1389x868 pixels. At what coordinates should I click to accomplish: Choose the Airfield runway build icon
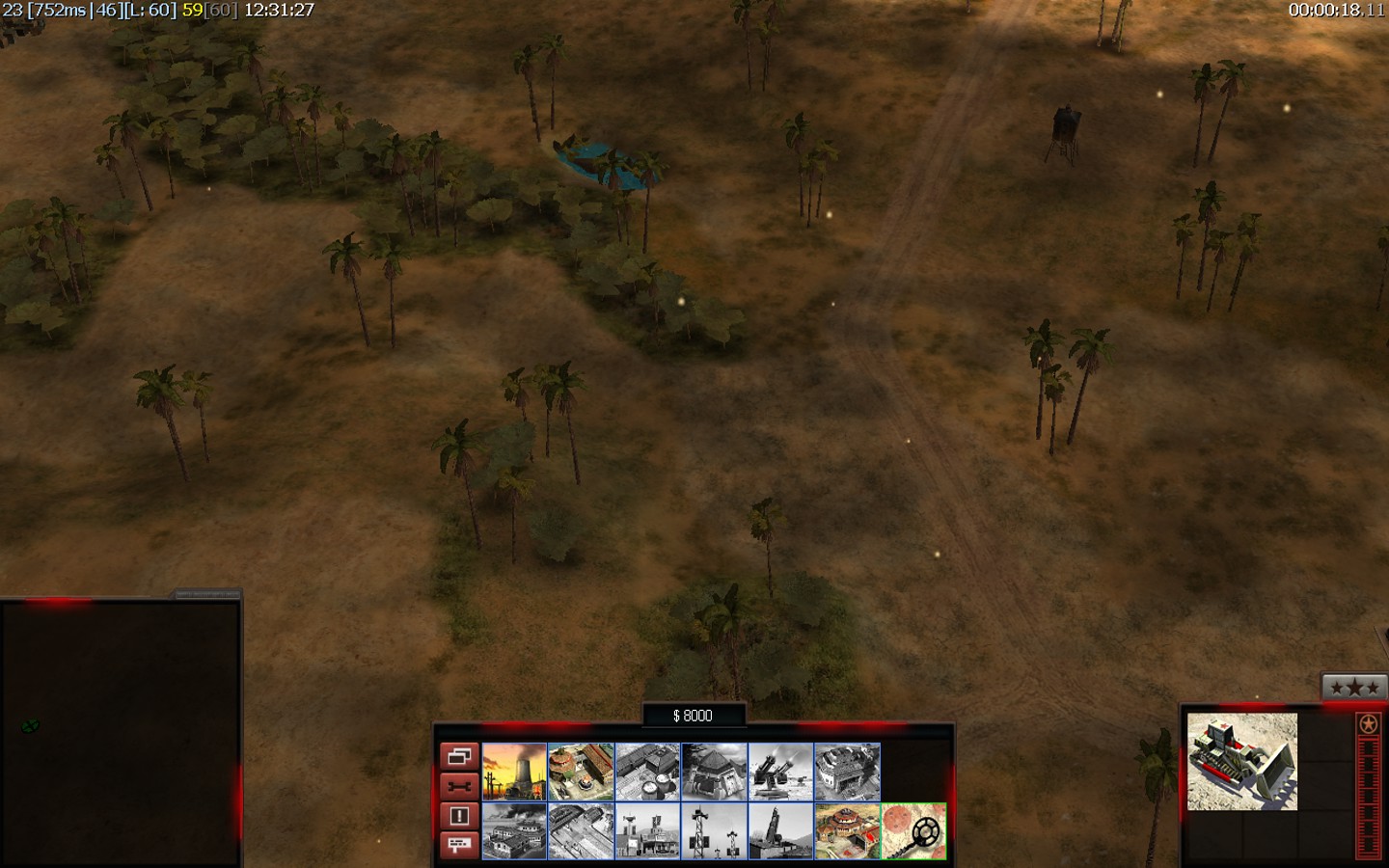581,831
